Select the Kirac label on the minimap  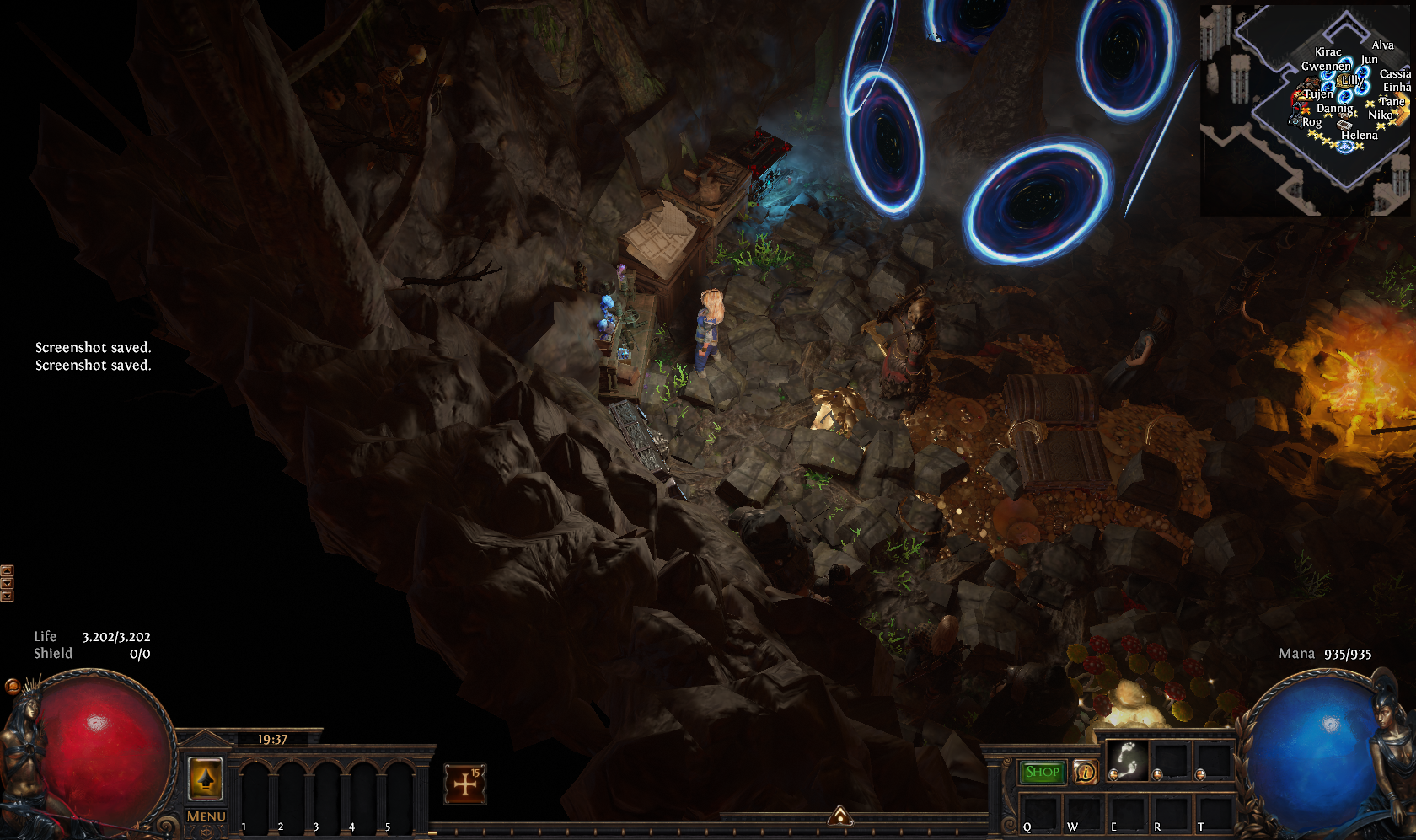(x=1327, y=52)
